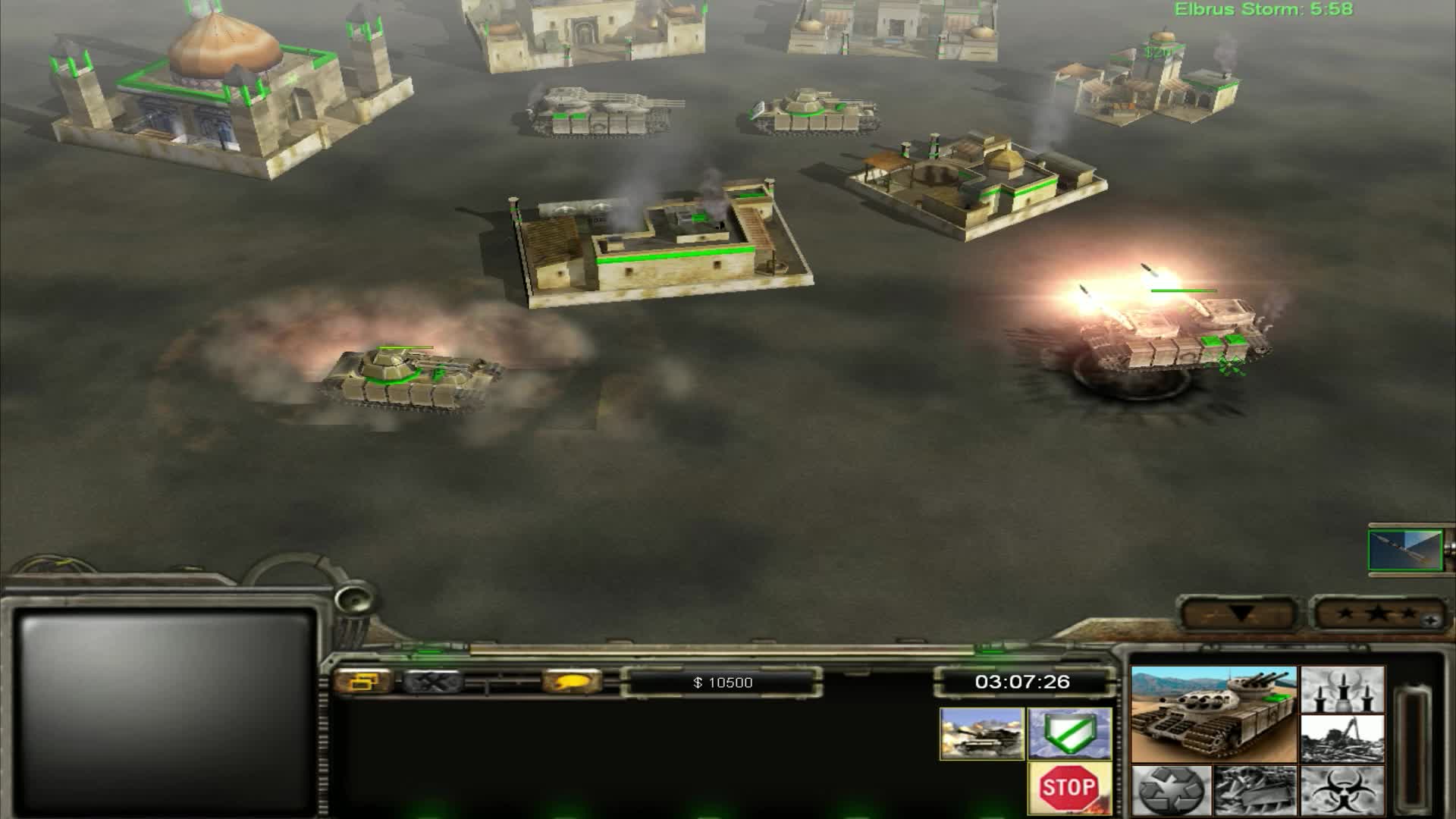Click the Marauder tank unit portrait
The width and height of the screenshot is (1456, 819).
[1213, 714]
